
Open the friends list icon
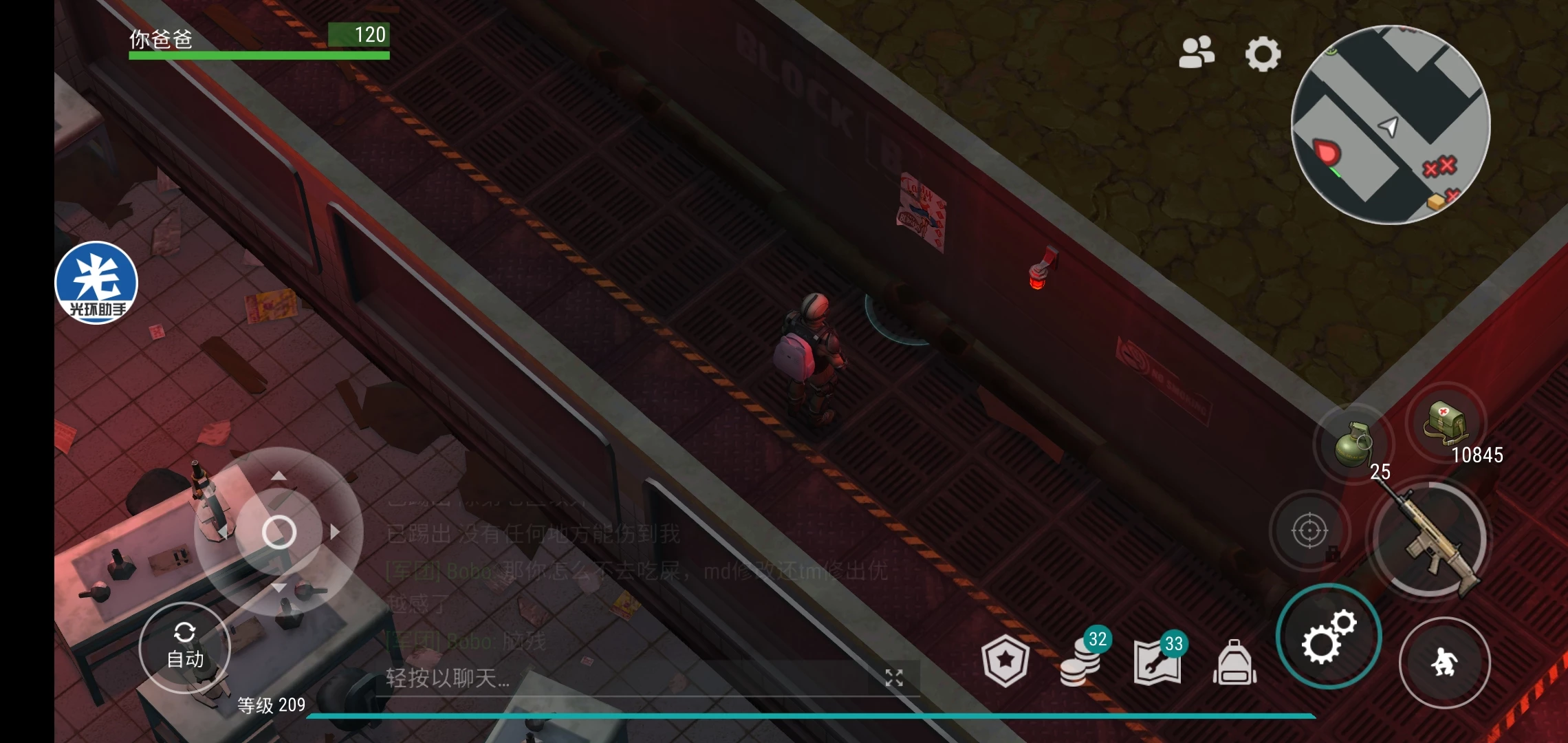tap(1196, 53)
